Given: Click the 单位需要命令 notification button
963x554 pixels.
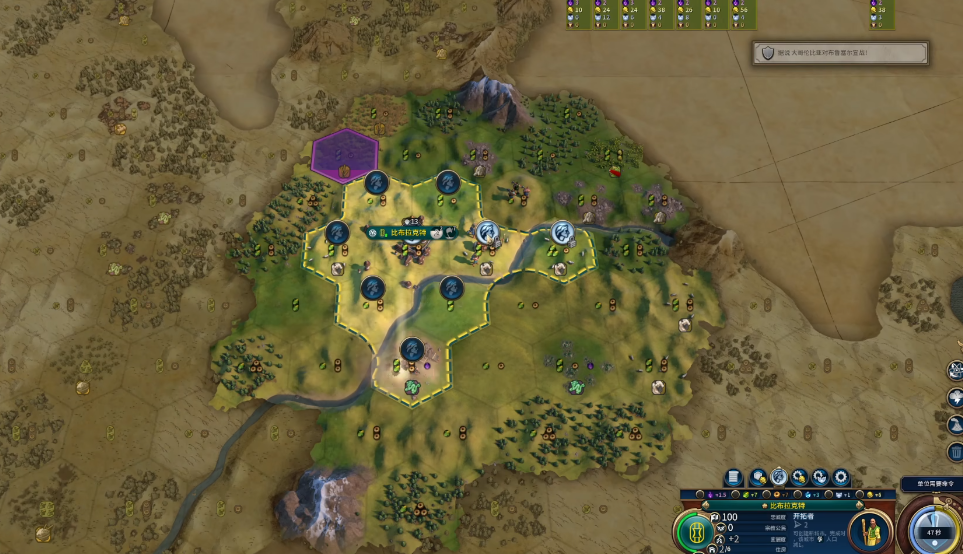Looking at the screenshot, I should pos(930,484).
